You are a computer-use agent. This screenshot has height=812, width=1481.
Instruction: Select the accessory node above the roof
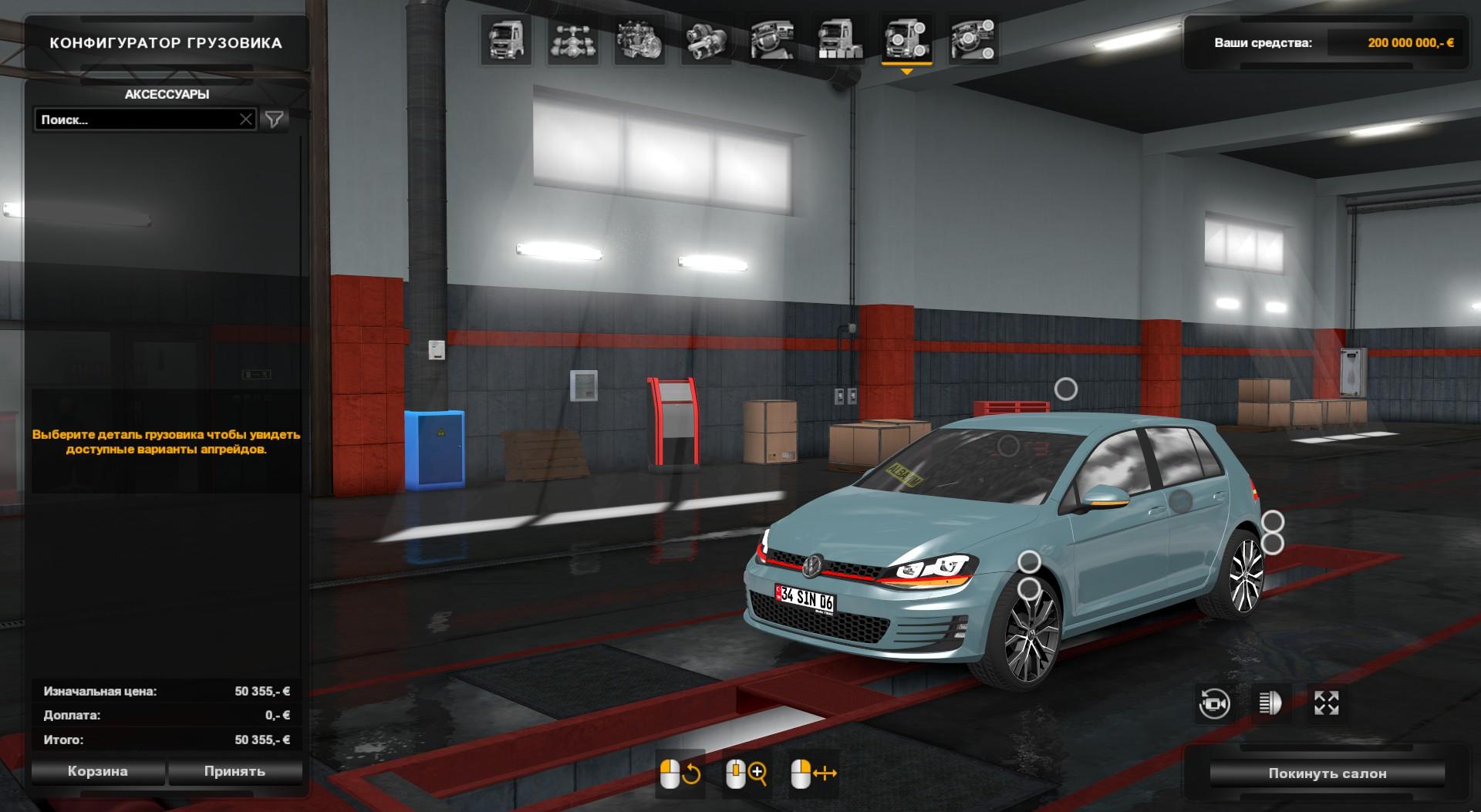pos(1066,389)
